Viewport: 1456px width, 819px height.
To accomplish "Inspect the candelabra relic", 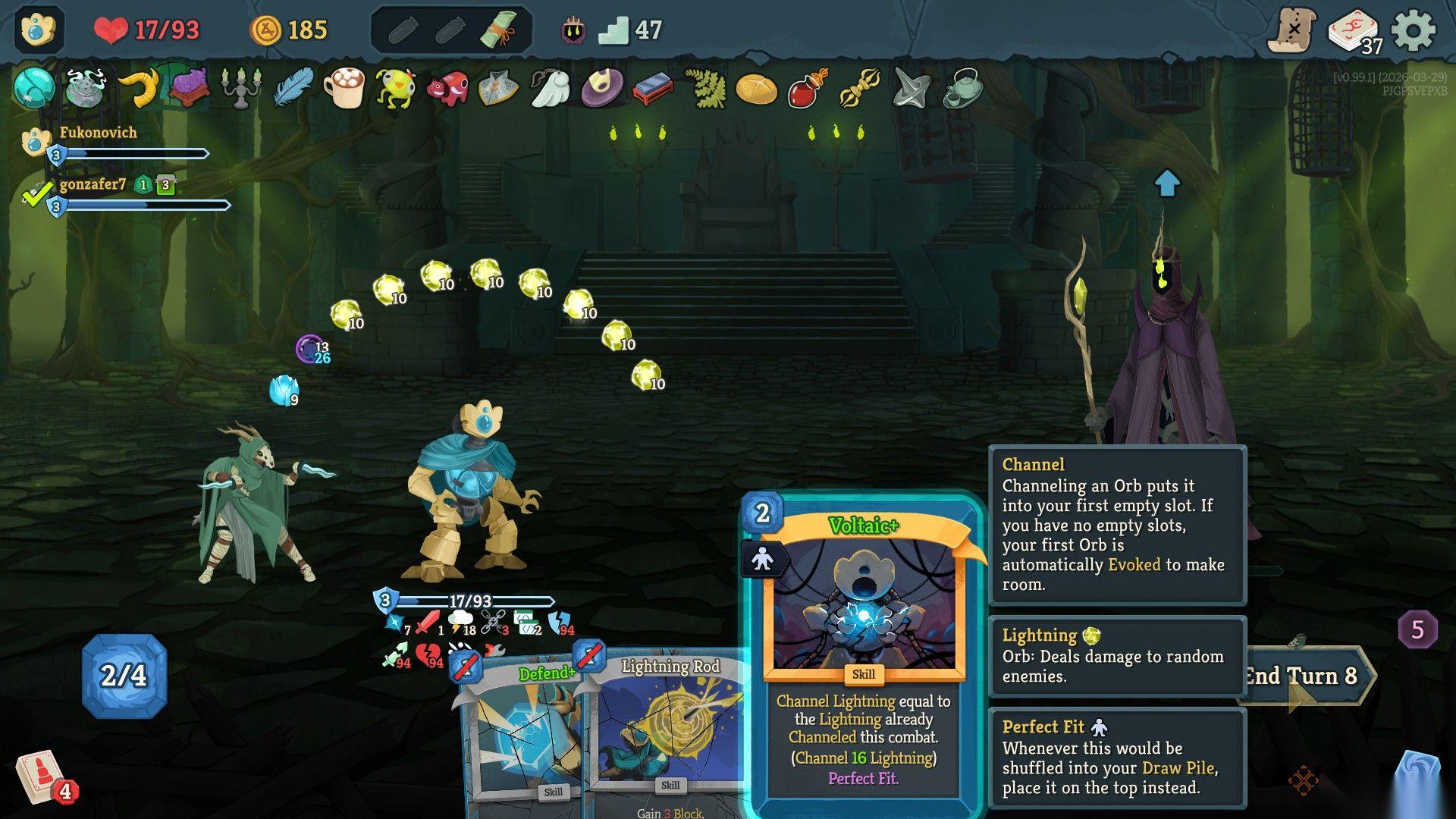I will point(240,88).
